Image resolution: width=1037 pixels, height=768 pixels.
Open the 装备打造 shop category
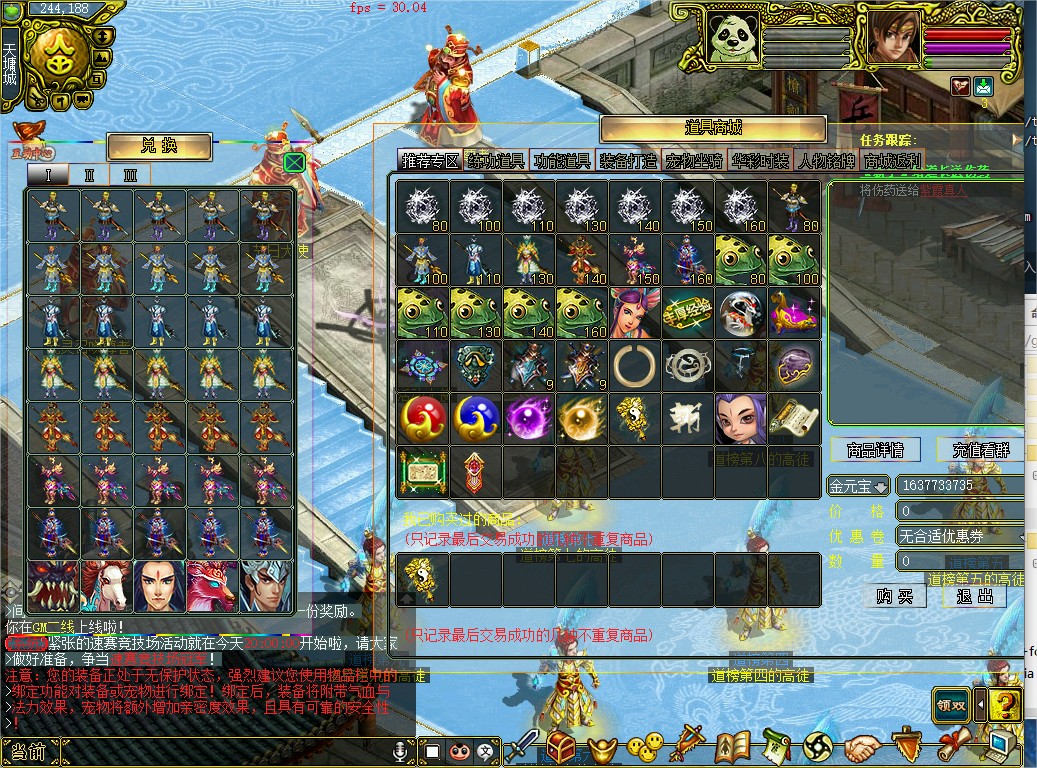coord(628,161)
